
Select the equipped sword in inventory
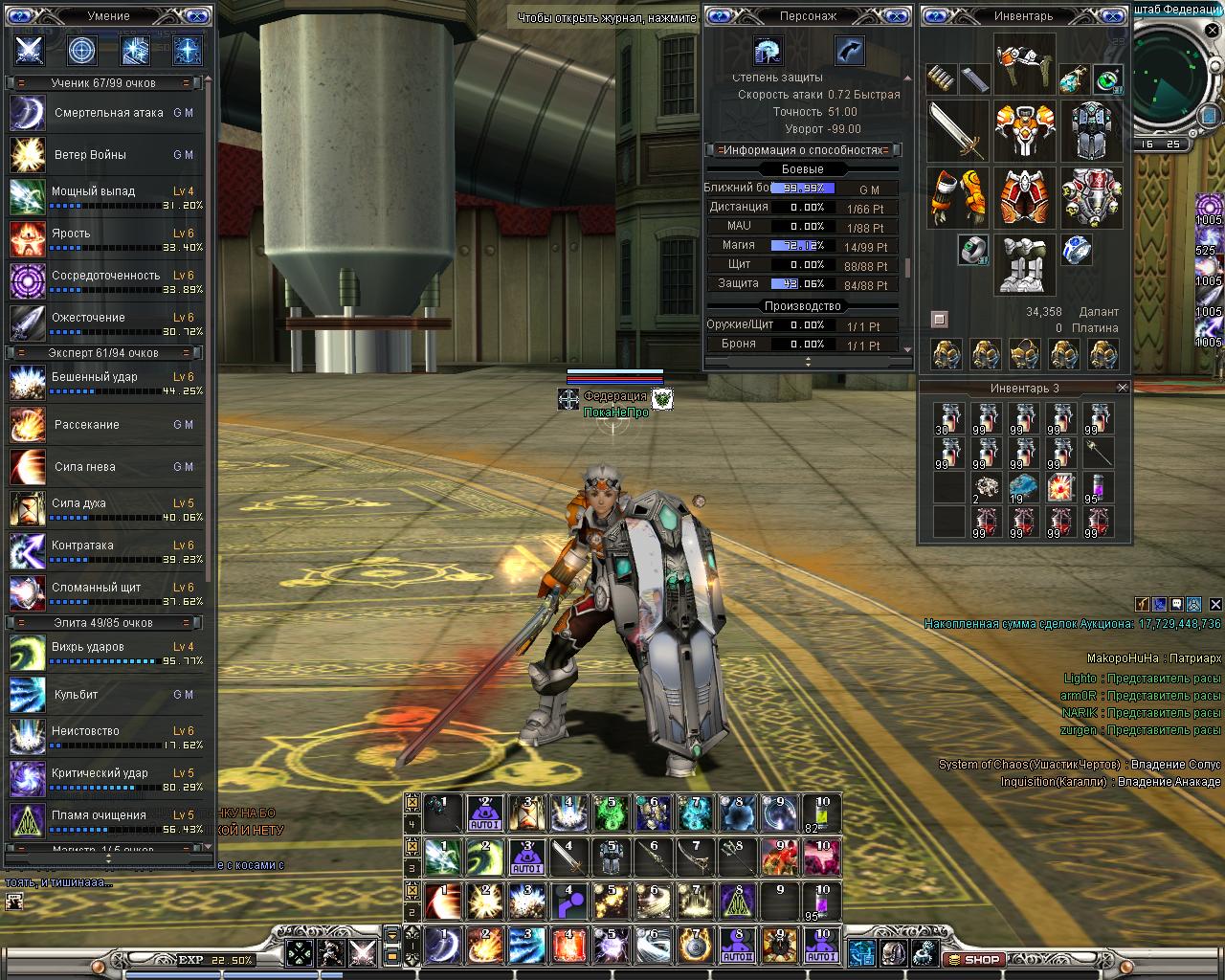[x=957, y=131]
